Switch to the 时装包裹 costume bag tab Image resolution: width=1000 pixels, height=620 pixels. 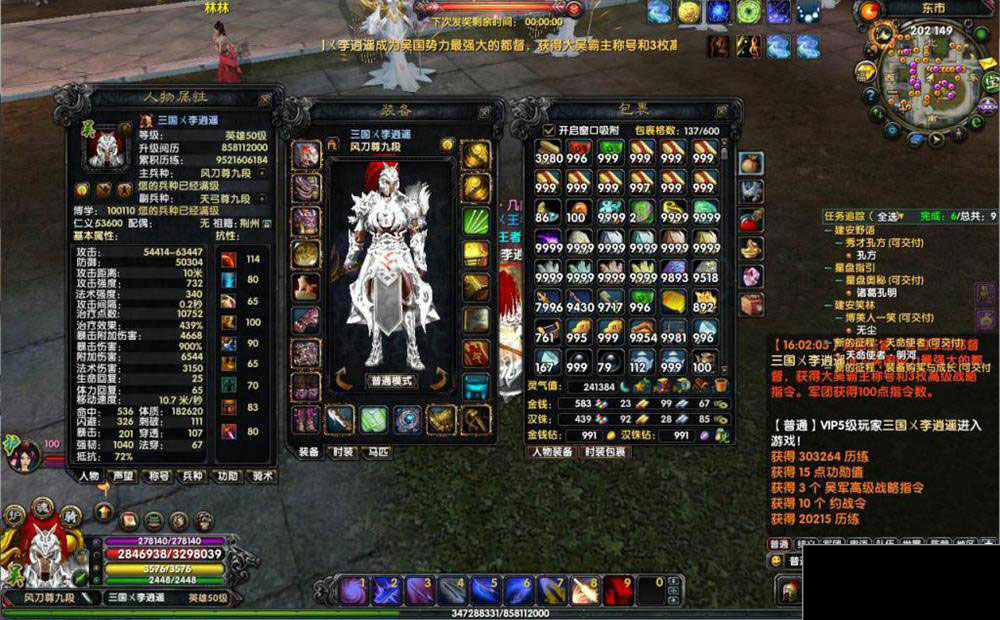click(604, 452)
